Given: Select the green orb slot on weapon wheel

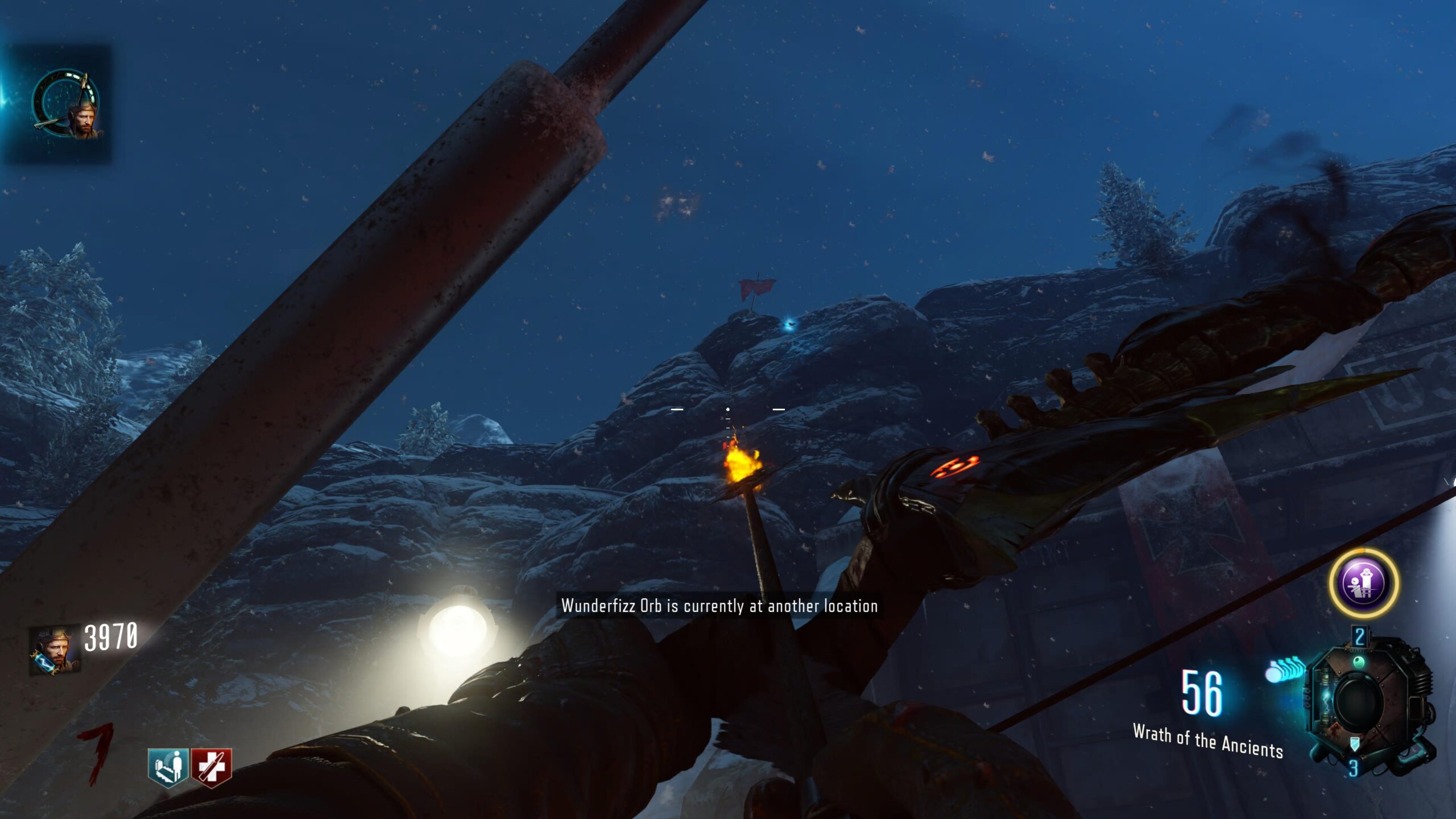Looking at the screenshot, I should click(x=1359, y=661).
